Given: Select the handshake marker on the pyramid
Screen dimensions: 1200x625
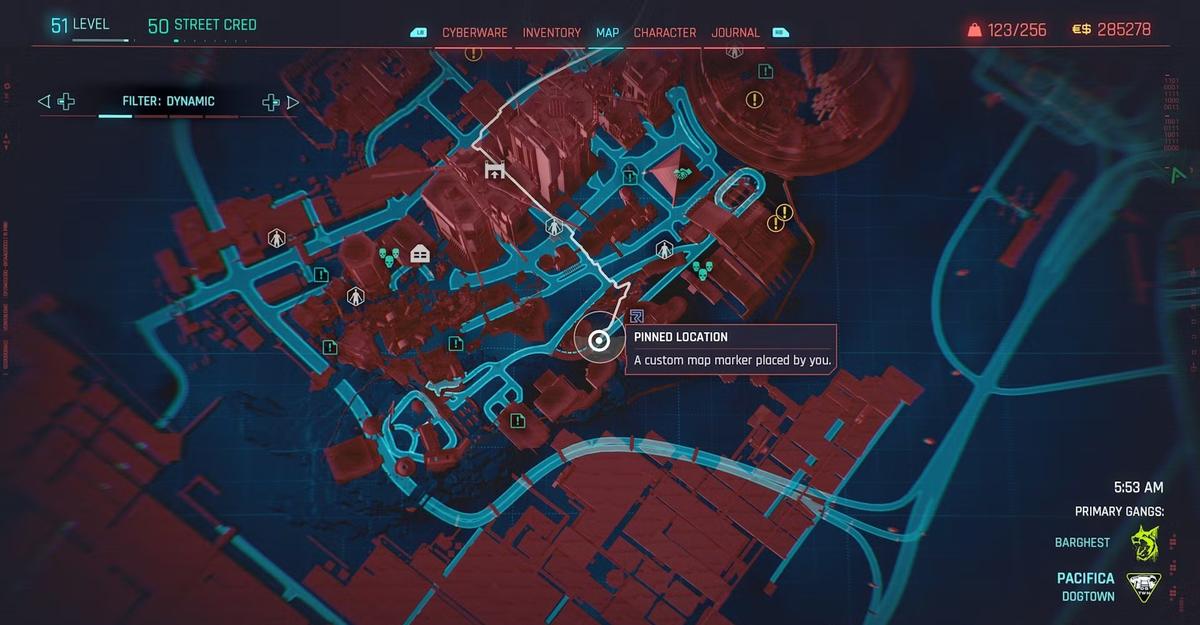Looking at the screenshot, I should 682,174.
